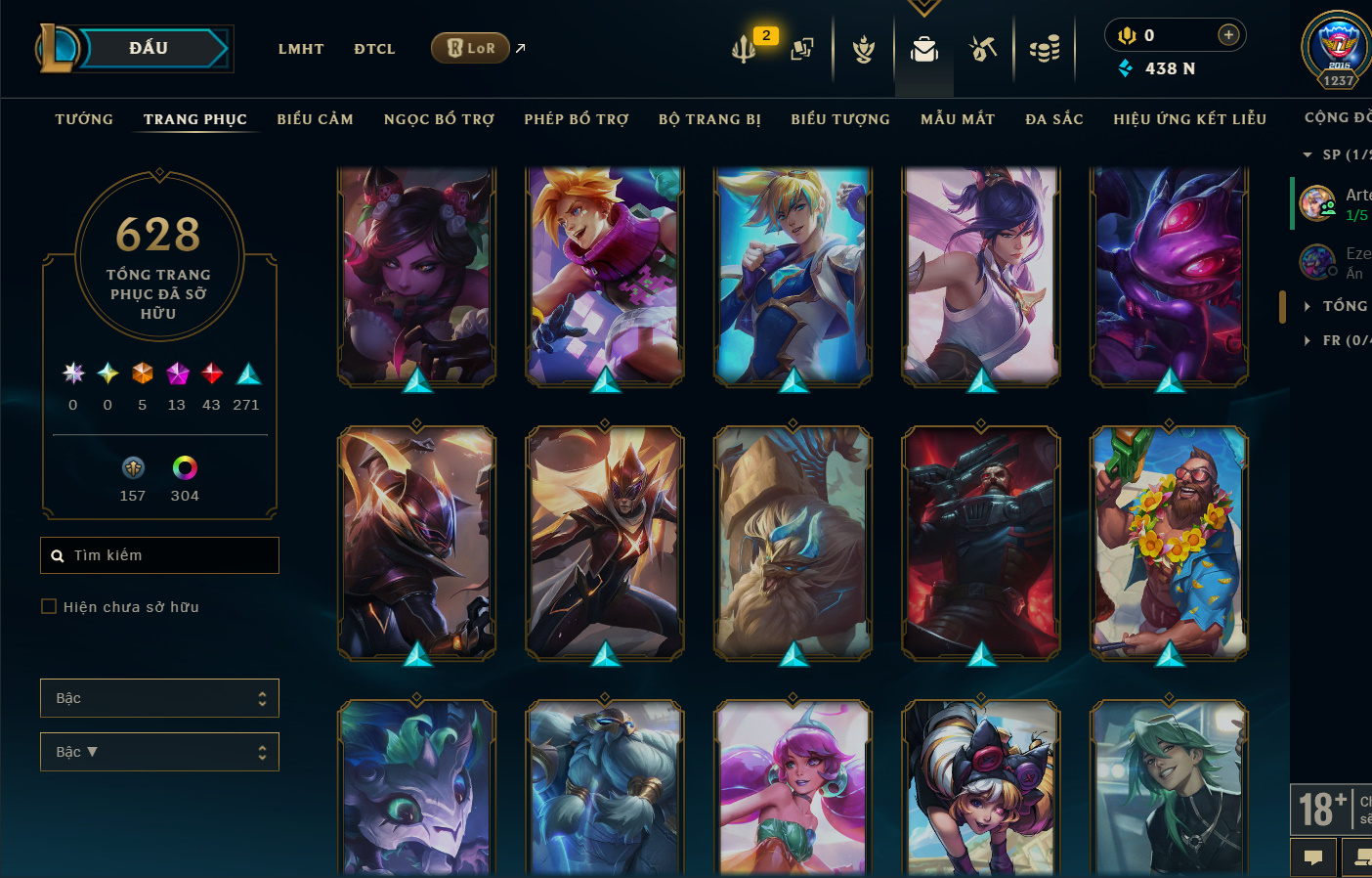Open the LoR launcher link

pyautogui.click(x=471, y=48)
